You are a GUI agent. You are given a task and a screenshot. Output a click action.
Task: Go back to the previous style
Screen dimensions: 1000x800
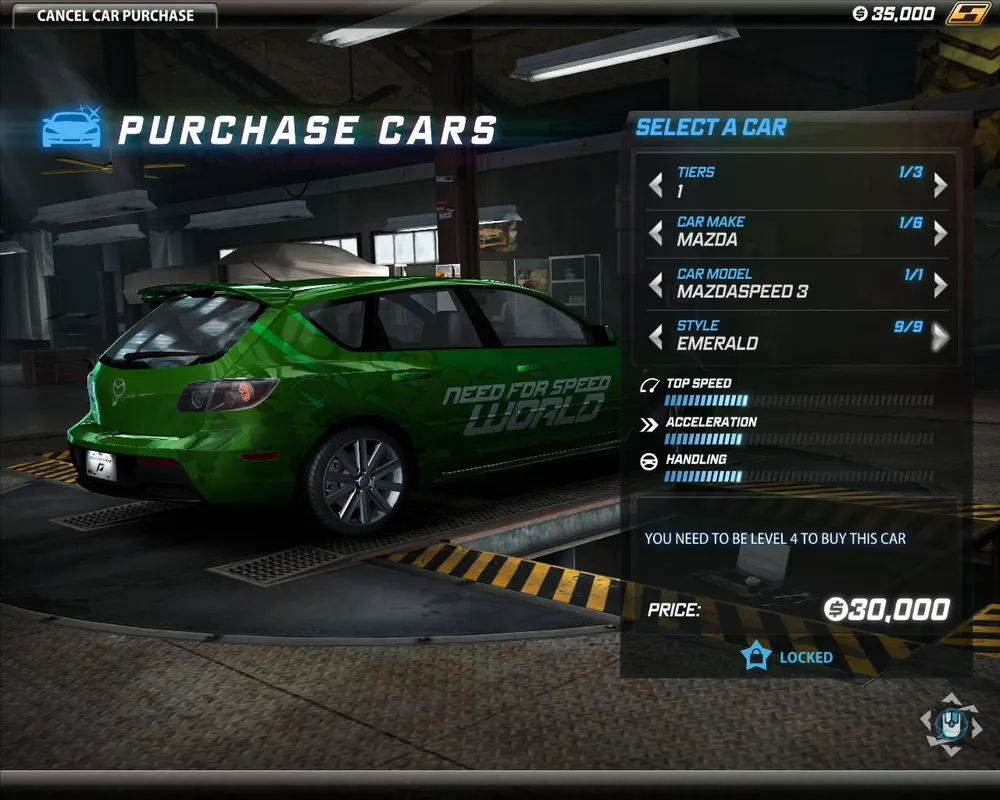click(656, 338)
